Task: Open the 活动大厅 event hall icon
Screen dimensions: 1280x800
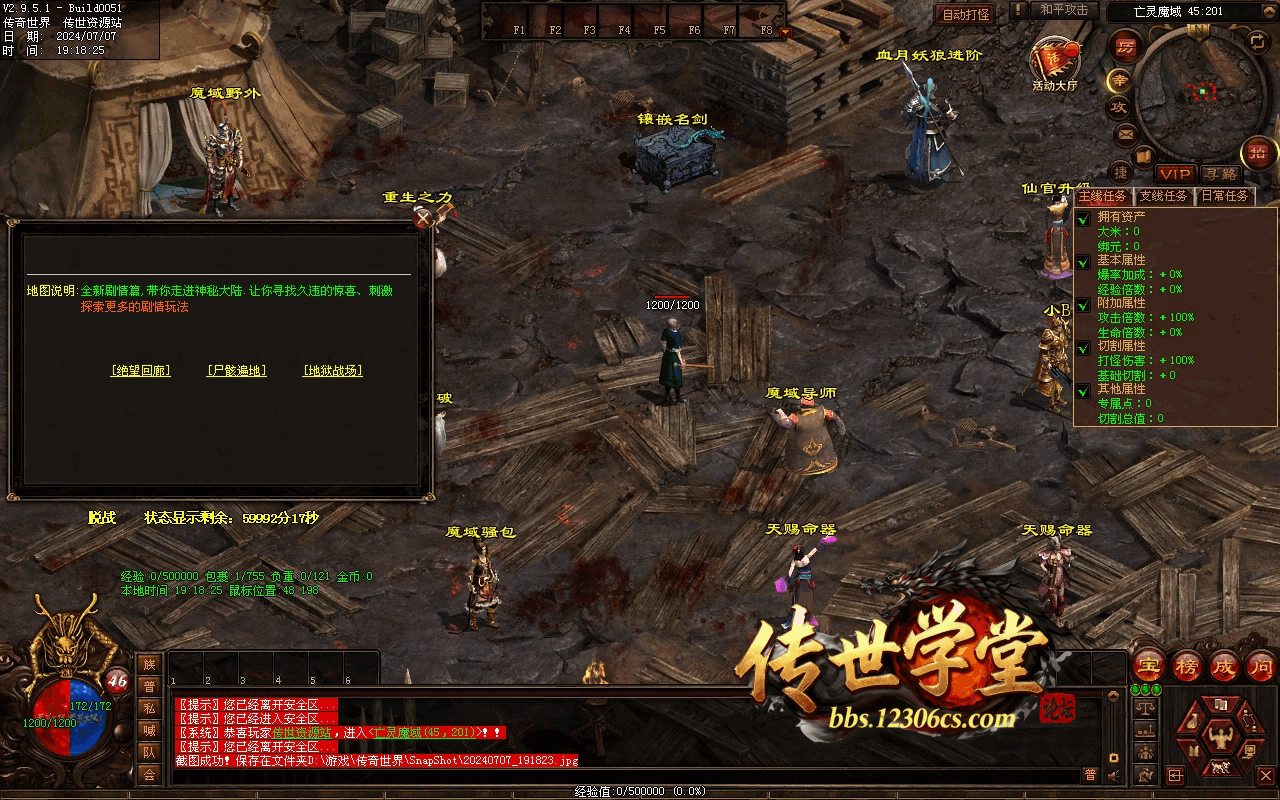Action: (x=1055, y=63)
